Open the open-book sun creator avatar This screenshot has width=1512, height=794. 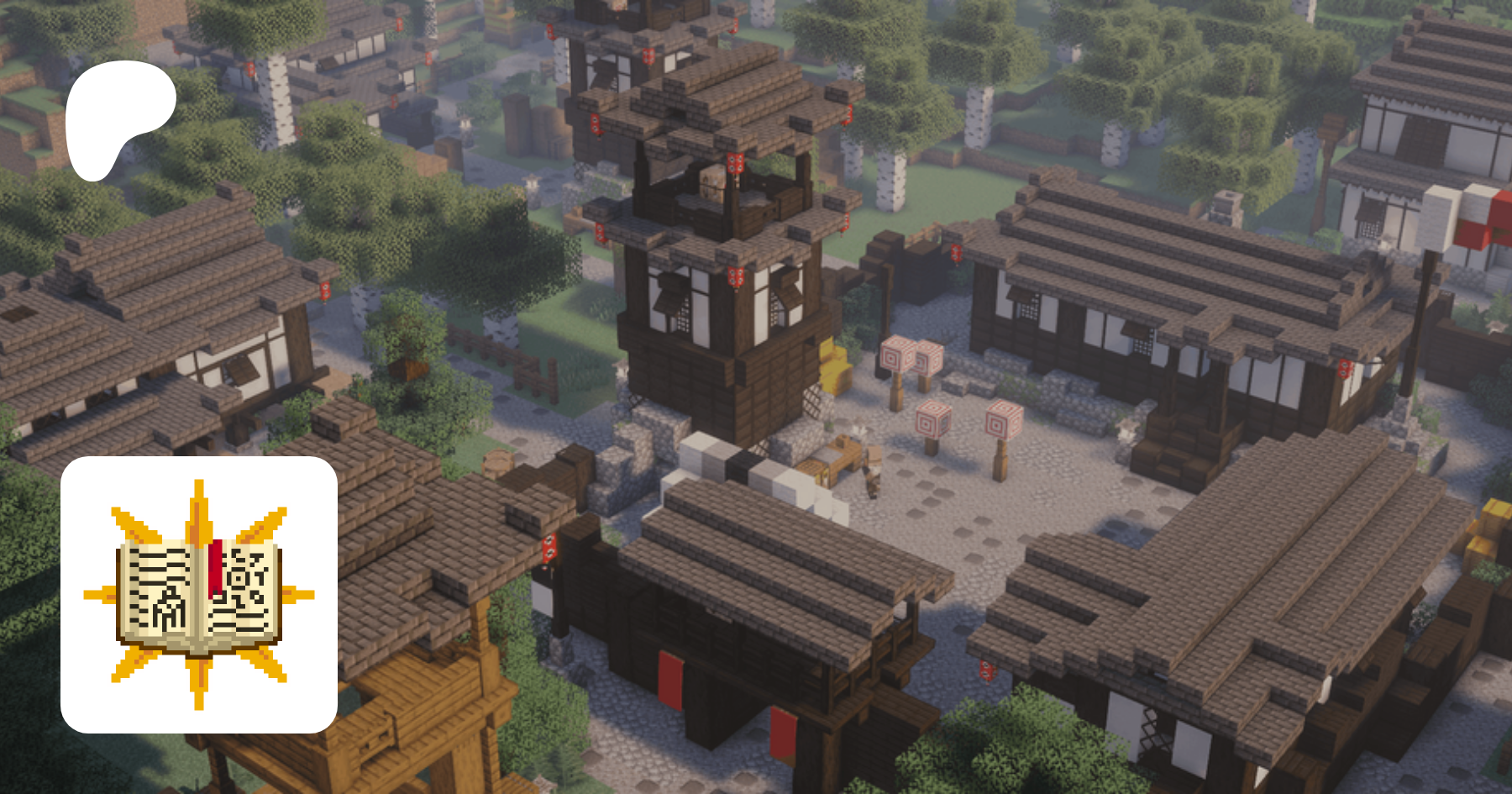[199, 595]
